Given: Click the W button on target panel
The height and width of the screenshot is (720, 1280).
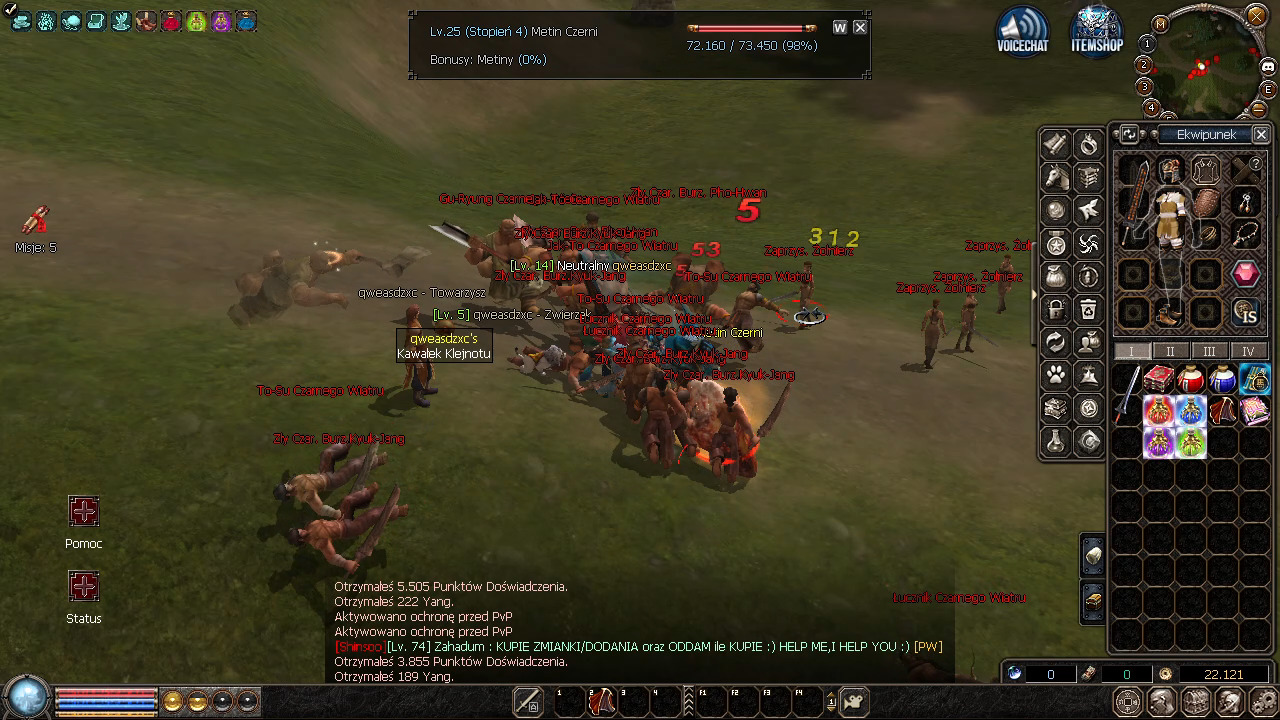Looking at the screenshot, I should pos(840,28).
